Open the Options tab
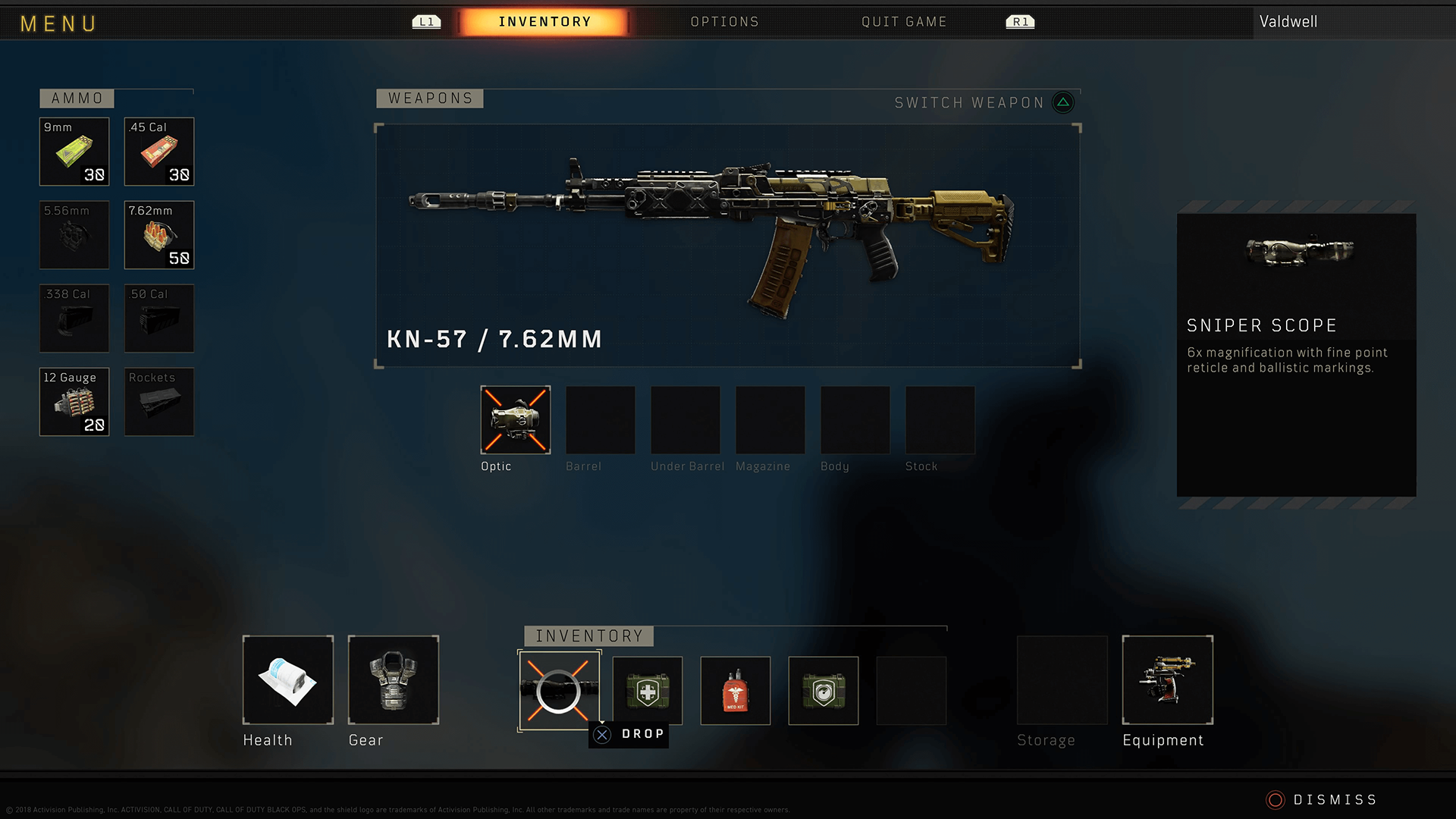Screen dimensions: 1456x819 click(x=724, y=22)
